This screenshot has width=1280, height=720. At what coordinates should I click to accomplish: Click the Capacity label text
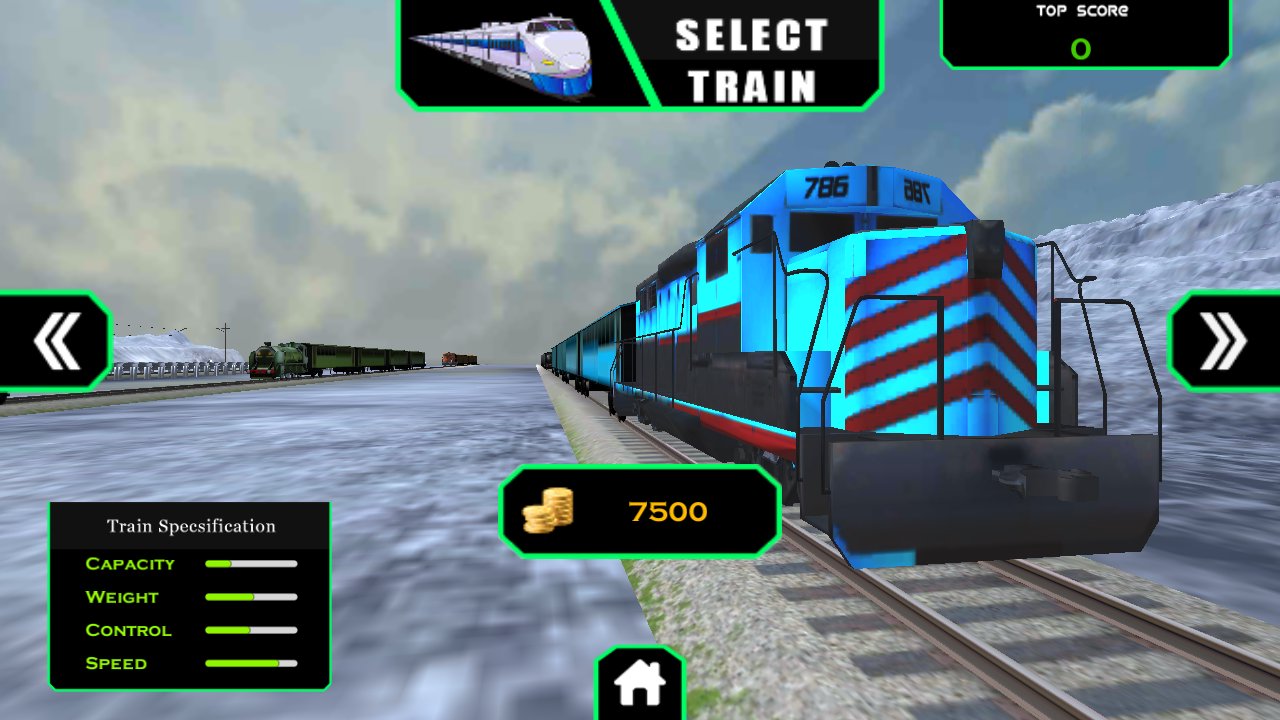tap(129, 564)
